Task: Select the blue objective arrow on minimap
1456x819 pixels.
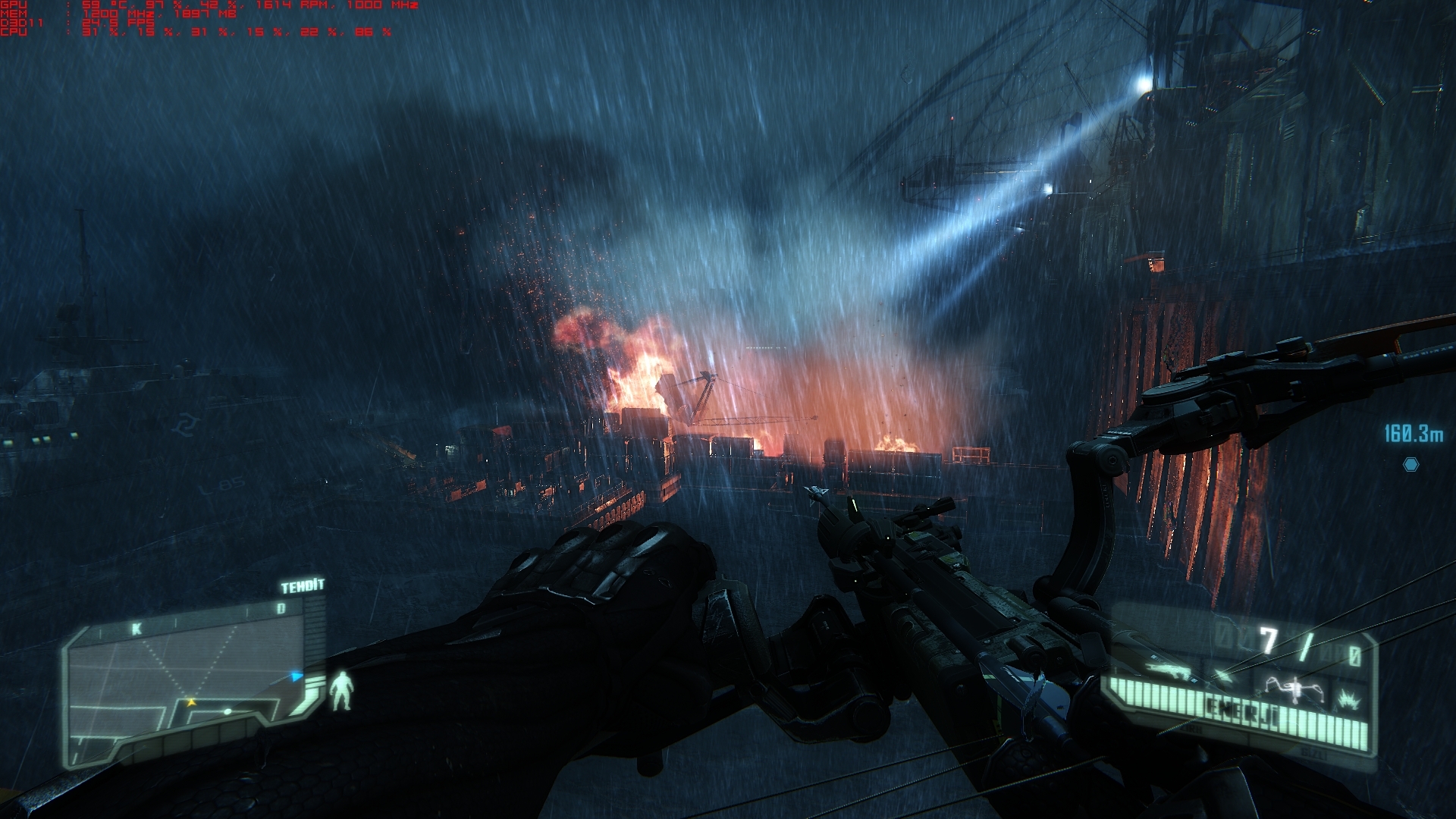Action: (x=297, y=676)
